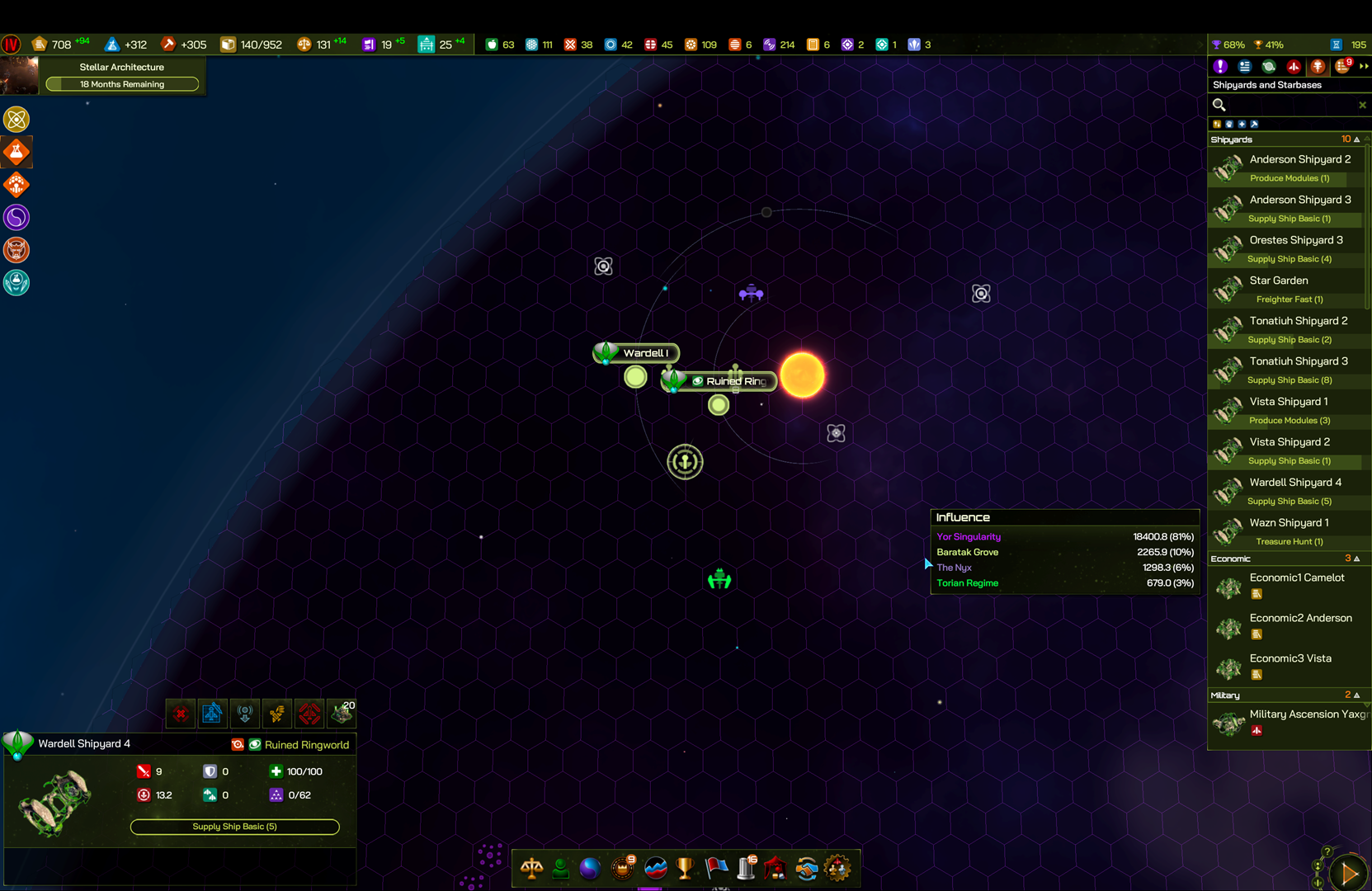1372x891 pixels.
Task: Switch to the green planets tab
Action: coord(1269,67)
